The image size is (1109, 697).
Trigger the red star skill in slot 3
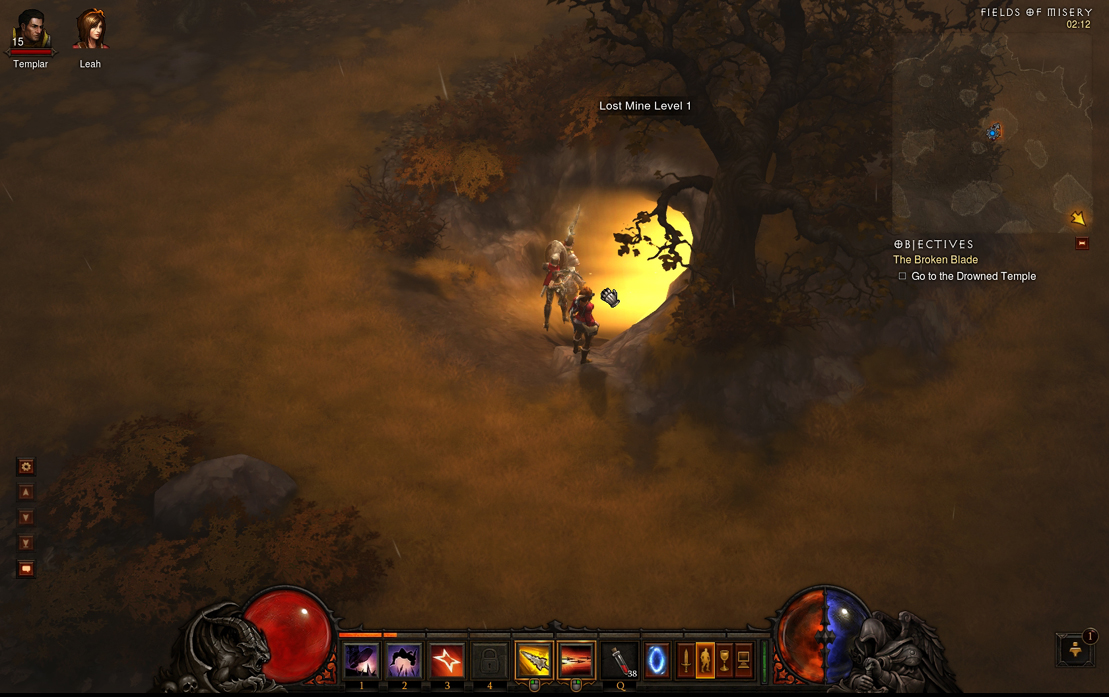[x=447, y=661]
